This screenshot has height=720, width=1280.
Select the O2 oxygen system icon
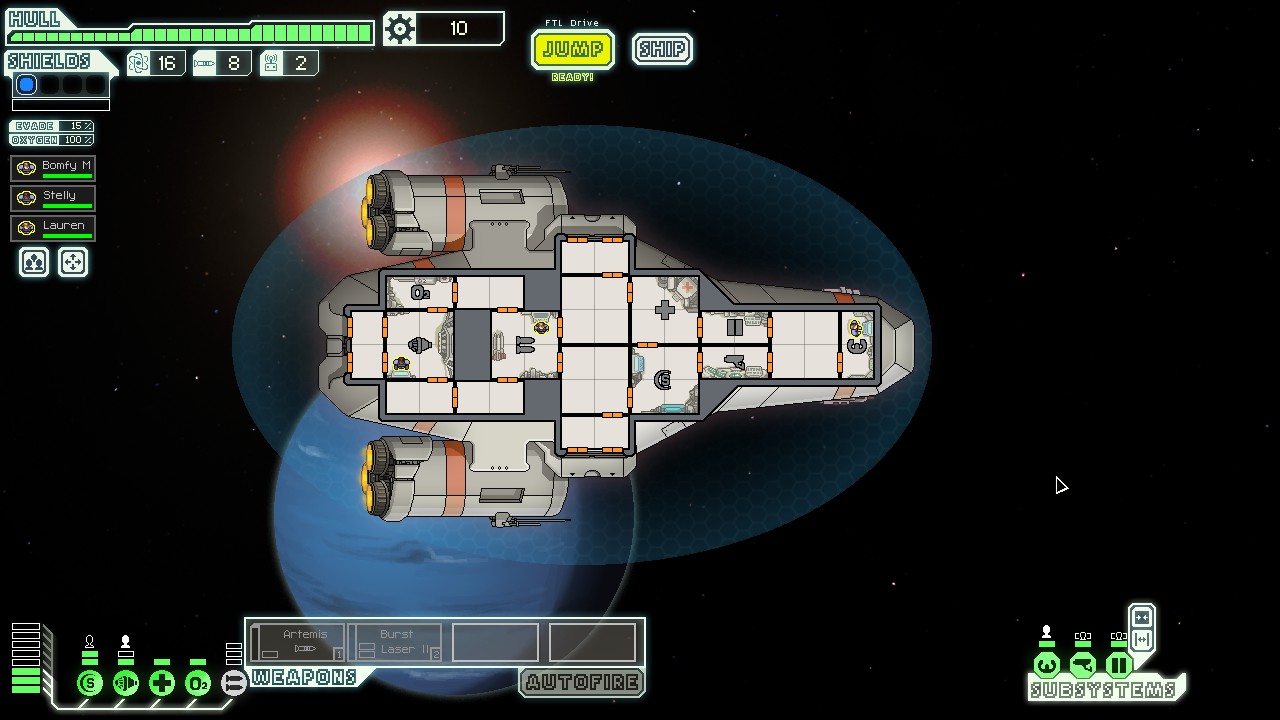point(198,683)
